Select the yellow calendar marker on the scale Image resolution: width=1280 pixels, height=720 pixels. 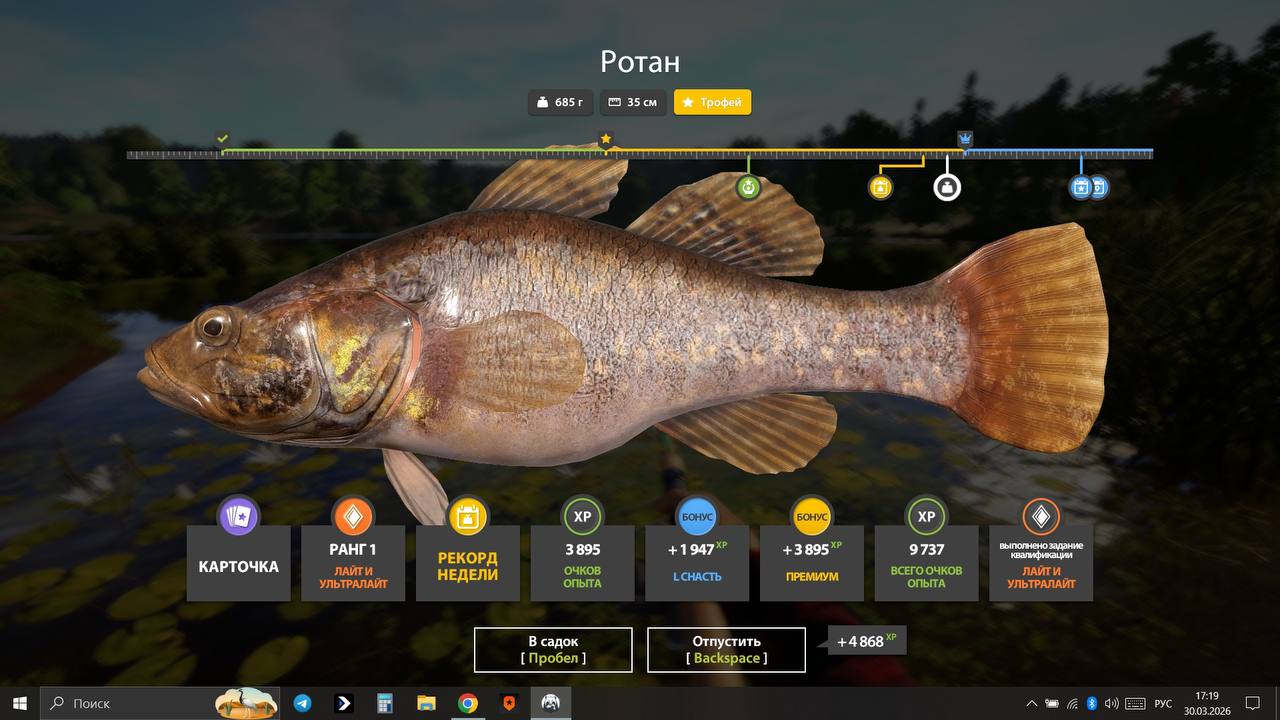(x=880, y=187)
